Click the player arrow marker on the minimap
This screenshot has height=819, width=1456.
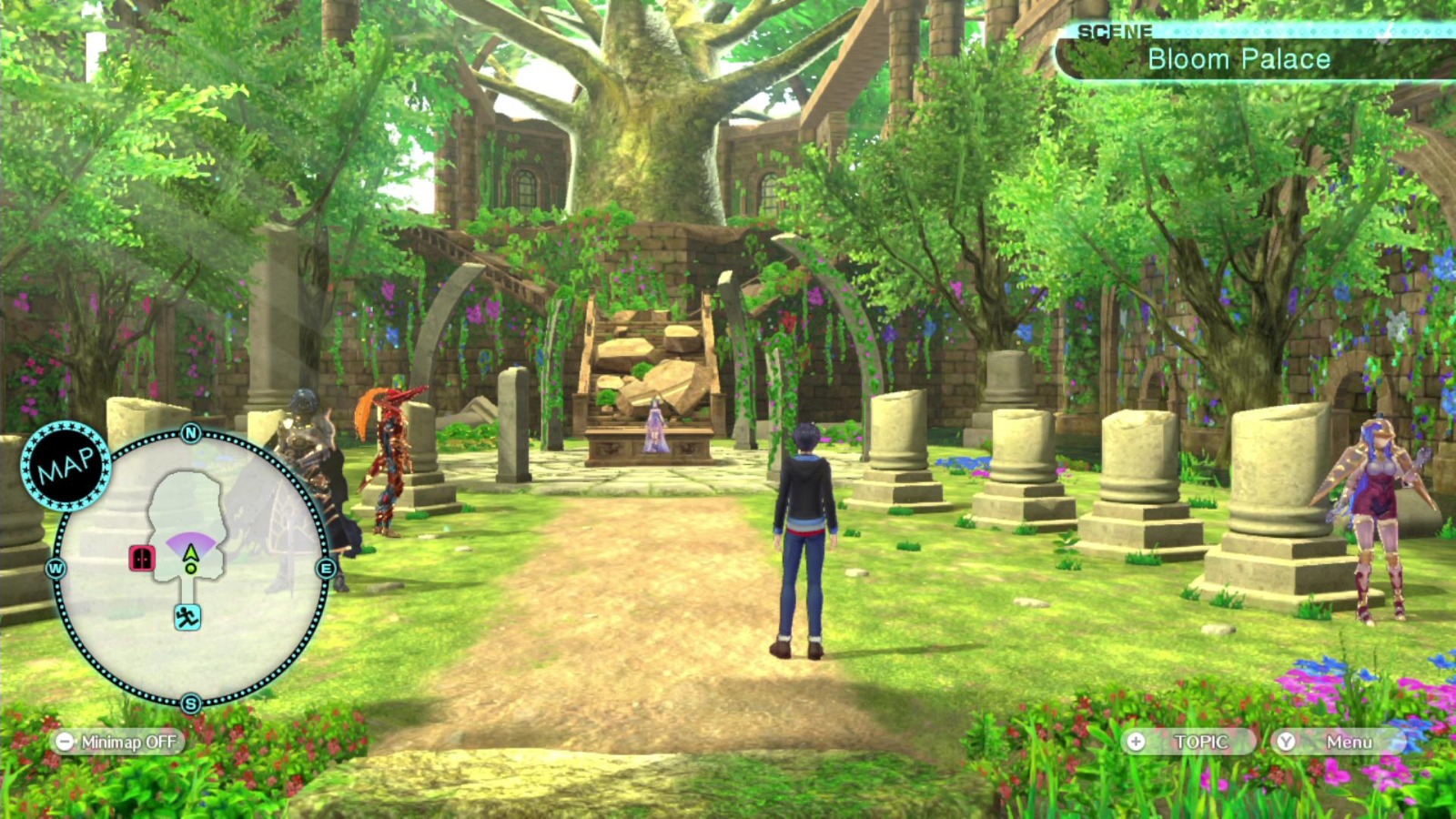189,551
